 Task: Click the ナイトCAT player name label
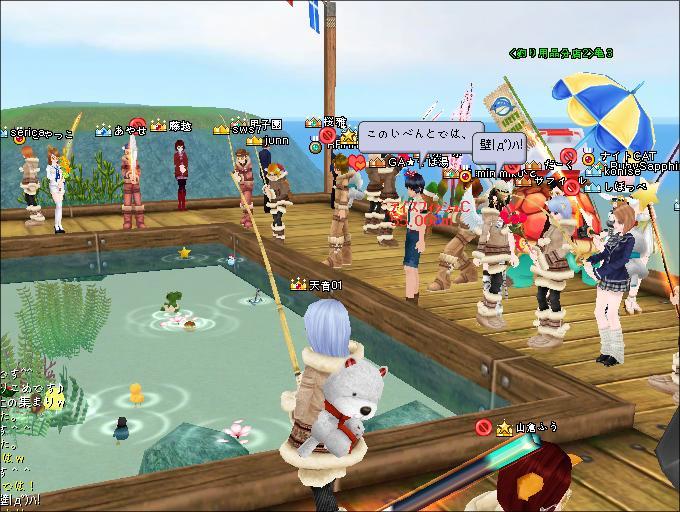(x=627, y=157)
